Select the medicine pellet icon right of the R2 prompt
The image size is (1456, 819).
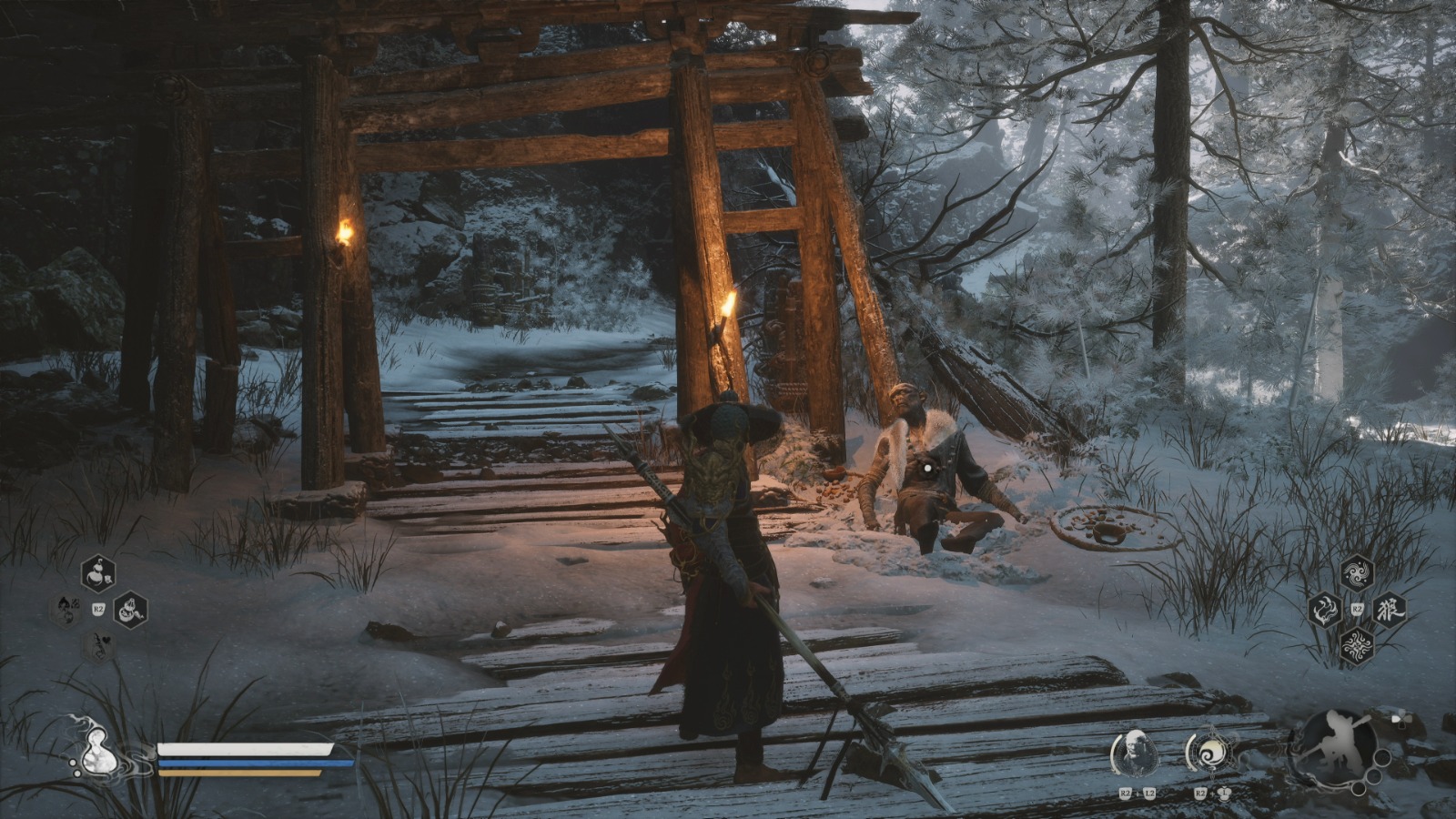click(131, 611)
